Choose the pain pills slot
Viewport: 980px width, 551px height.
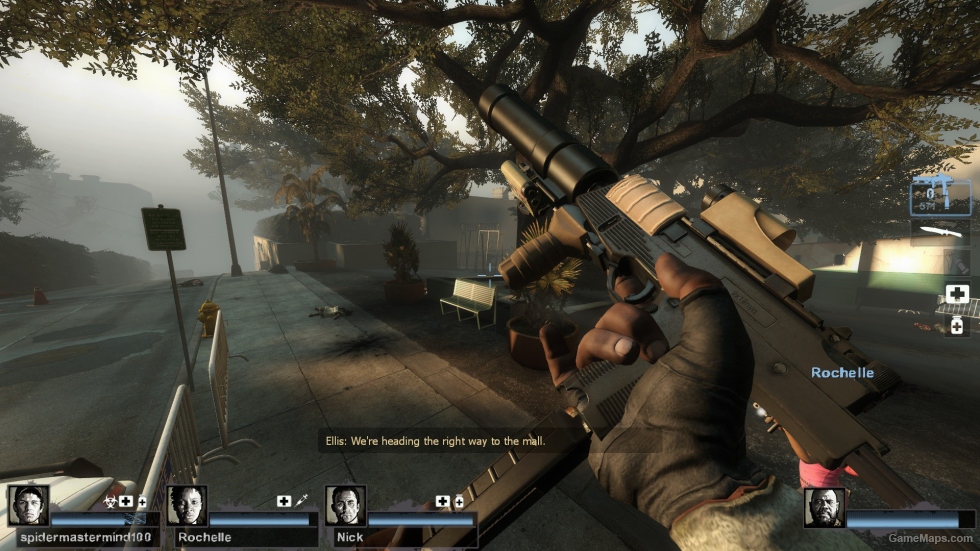coord(956,326)
